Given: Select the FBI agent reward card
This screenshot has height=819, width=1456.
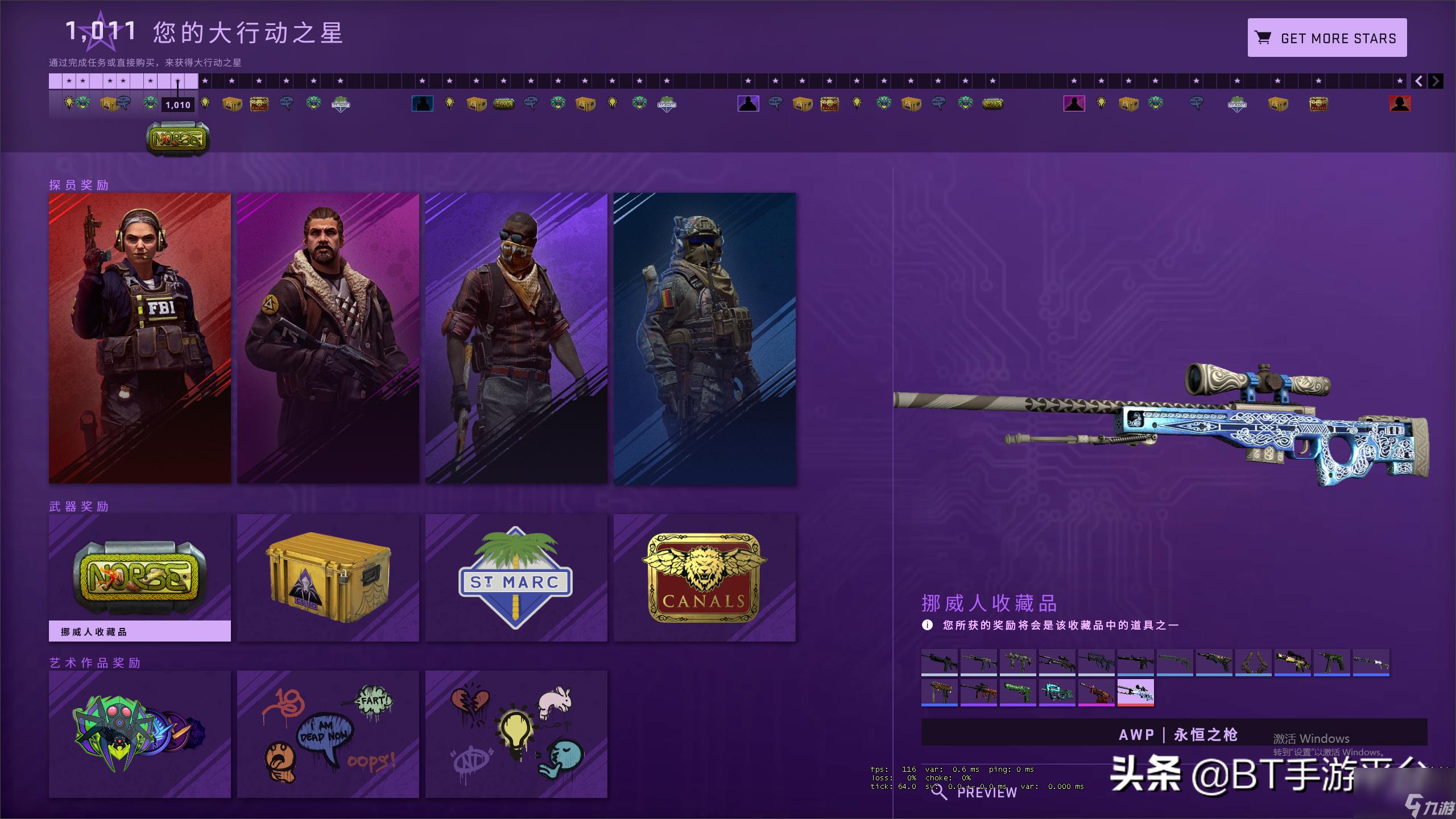Looking at the screenshot, I should tap(140, 338).
